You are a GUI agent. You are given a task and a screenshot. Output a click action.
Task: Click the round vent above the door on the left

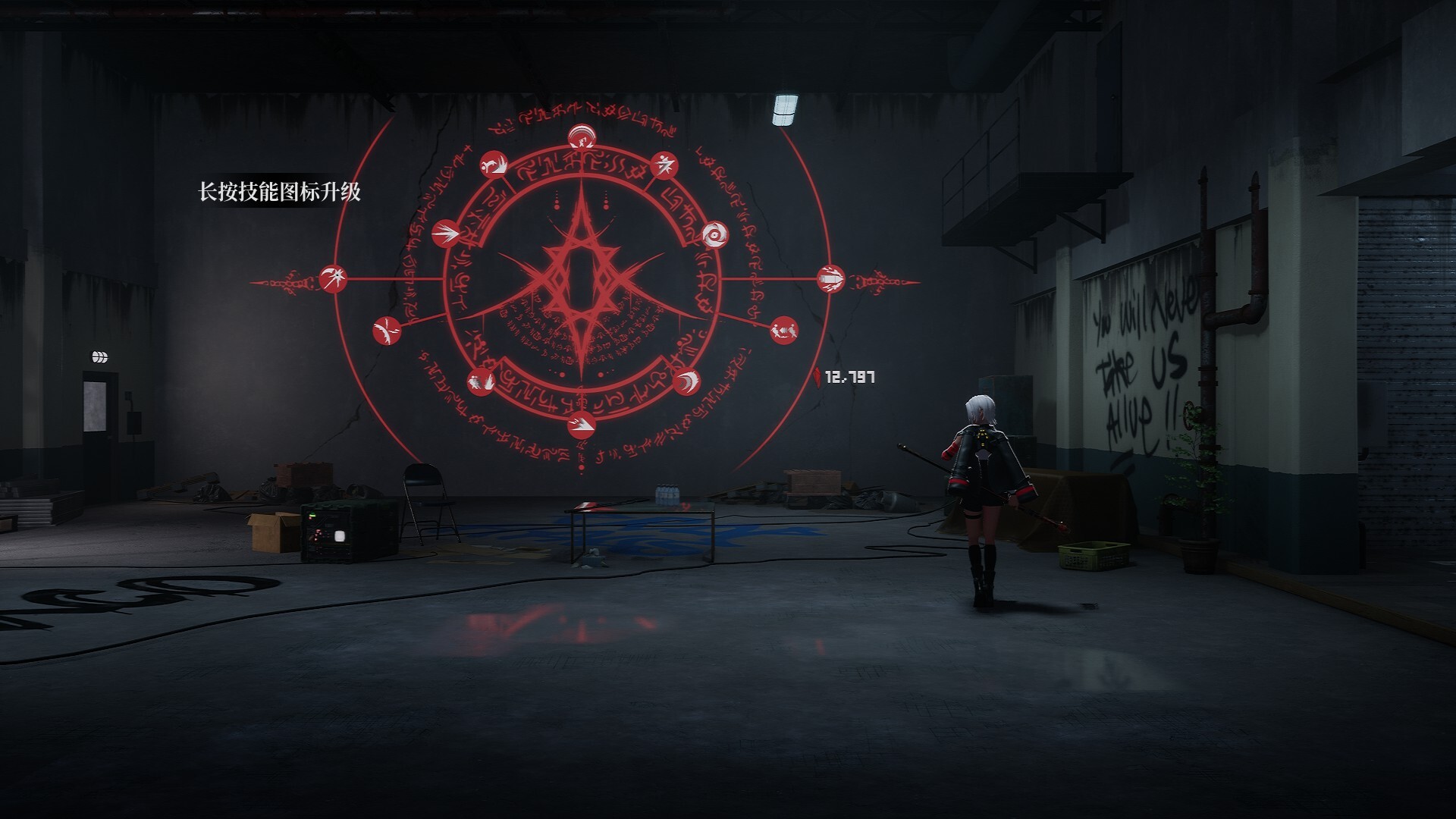click(99, 356)
